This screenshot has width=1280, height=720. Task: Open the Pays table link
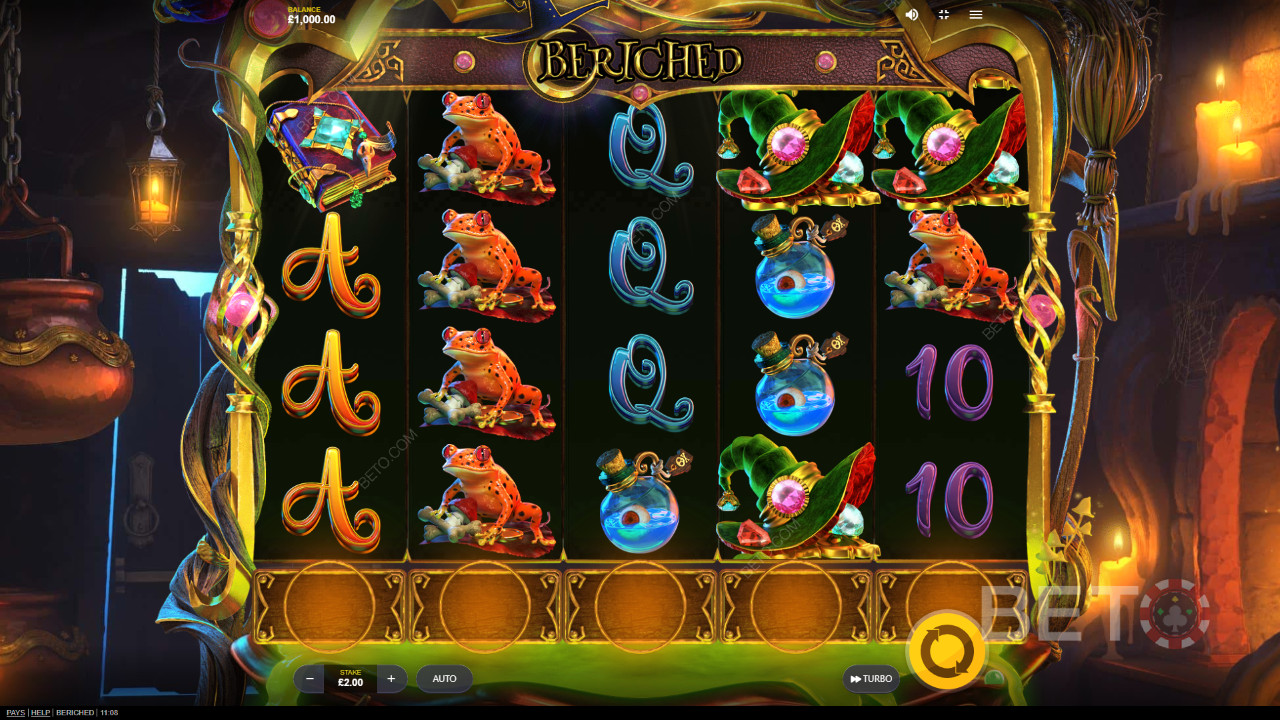click(15, 713)
